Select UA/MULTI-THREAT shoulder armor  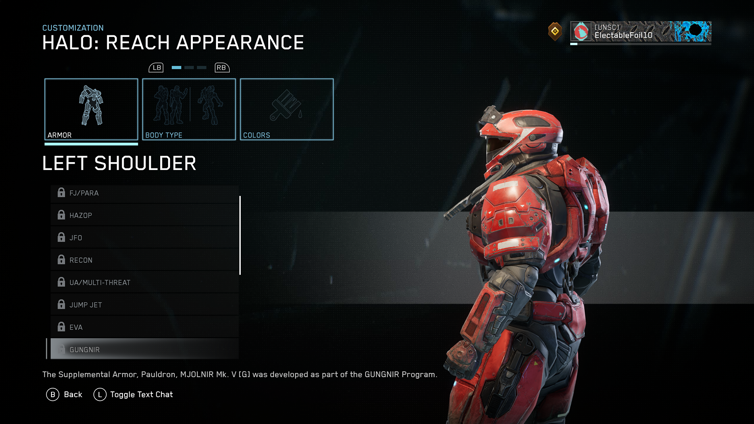coord(145,283)
